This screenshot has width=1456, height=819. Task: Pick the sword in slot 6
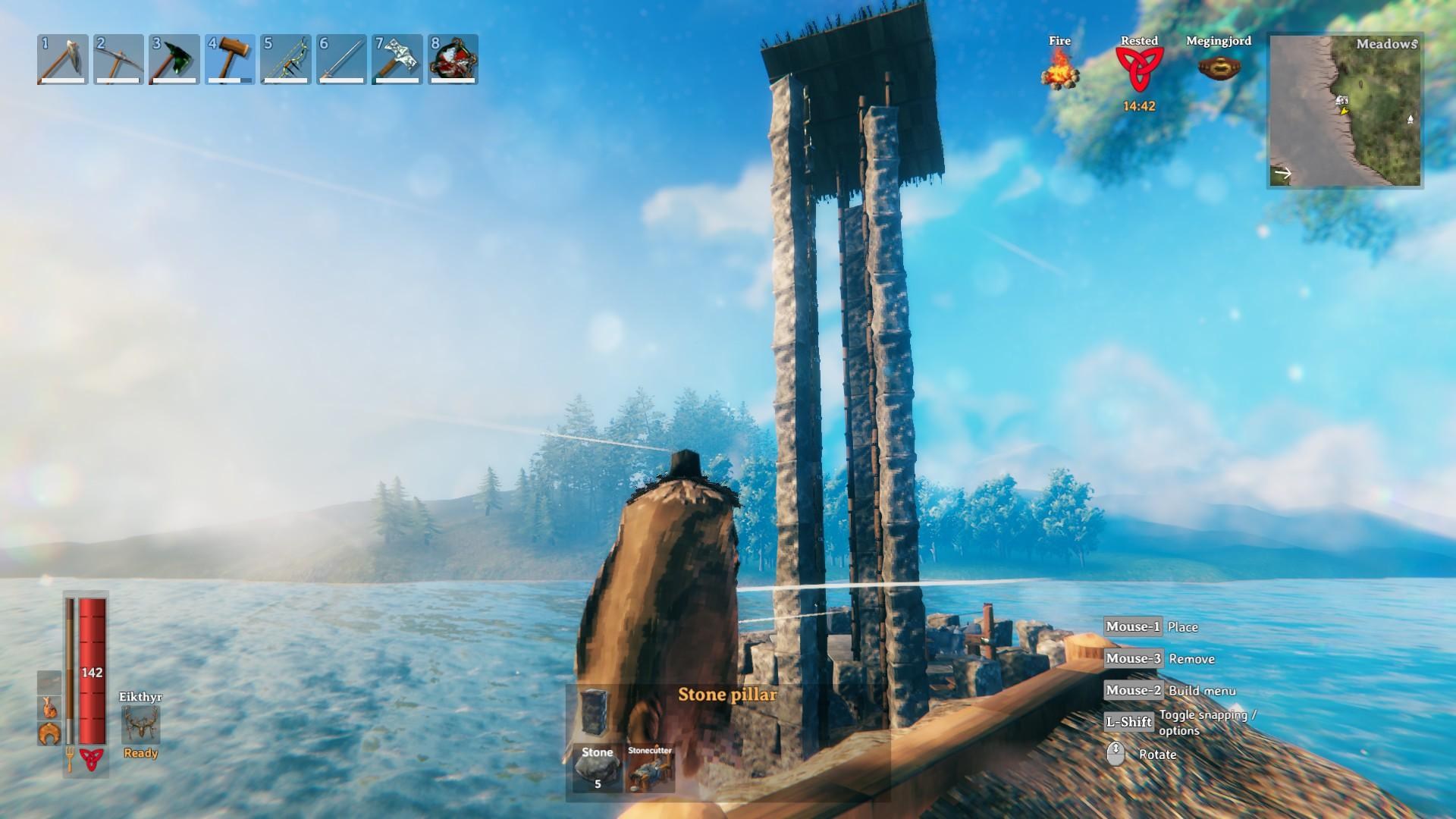(x=342, y=58)
